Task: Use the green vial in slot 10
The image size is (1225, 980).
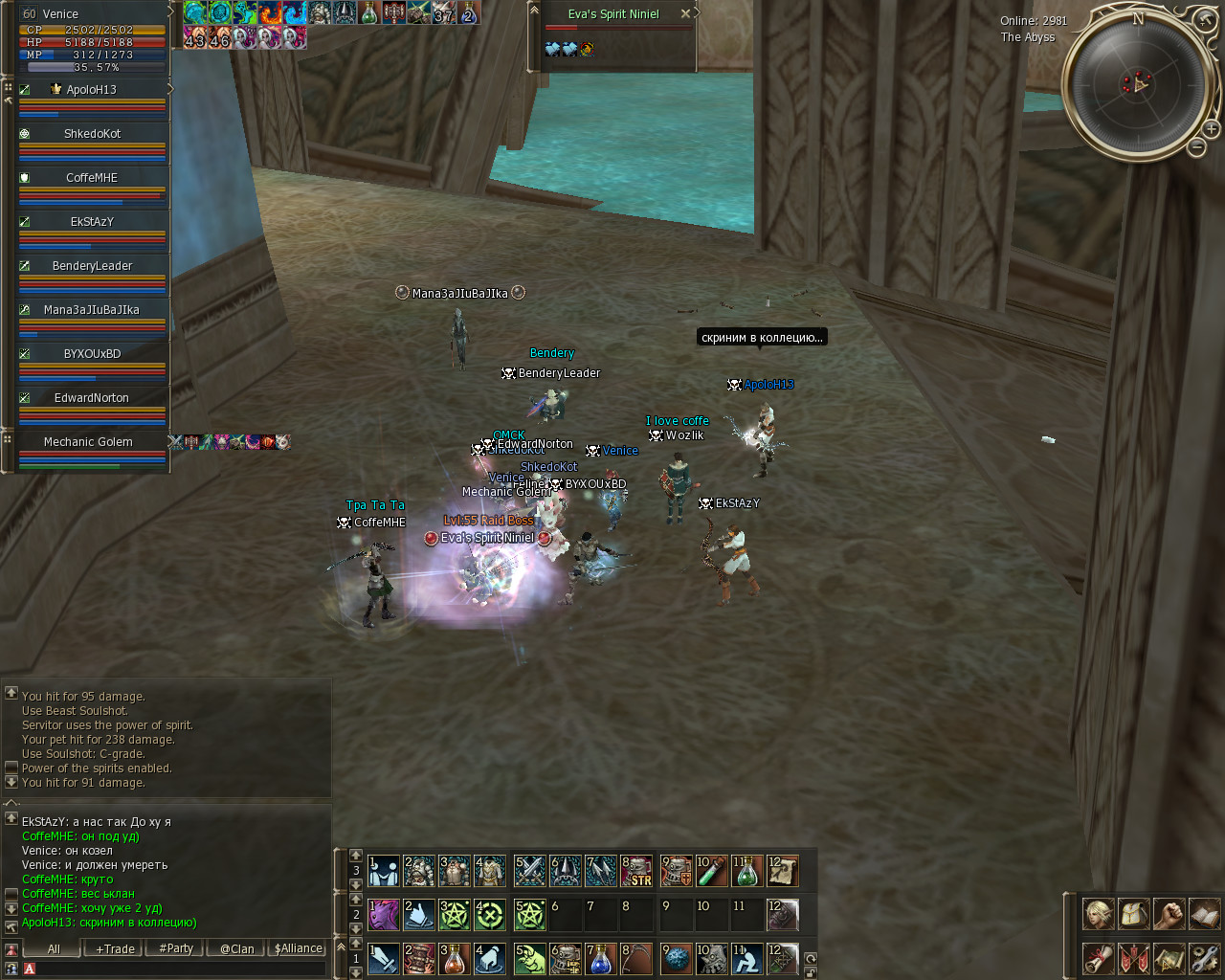Action: coord(711,871)
